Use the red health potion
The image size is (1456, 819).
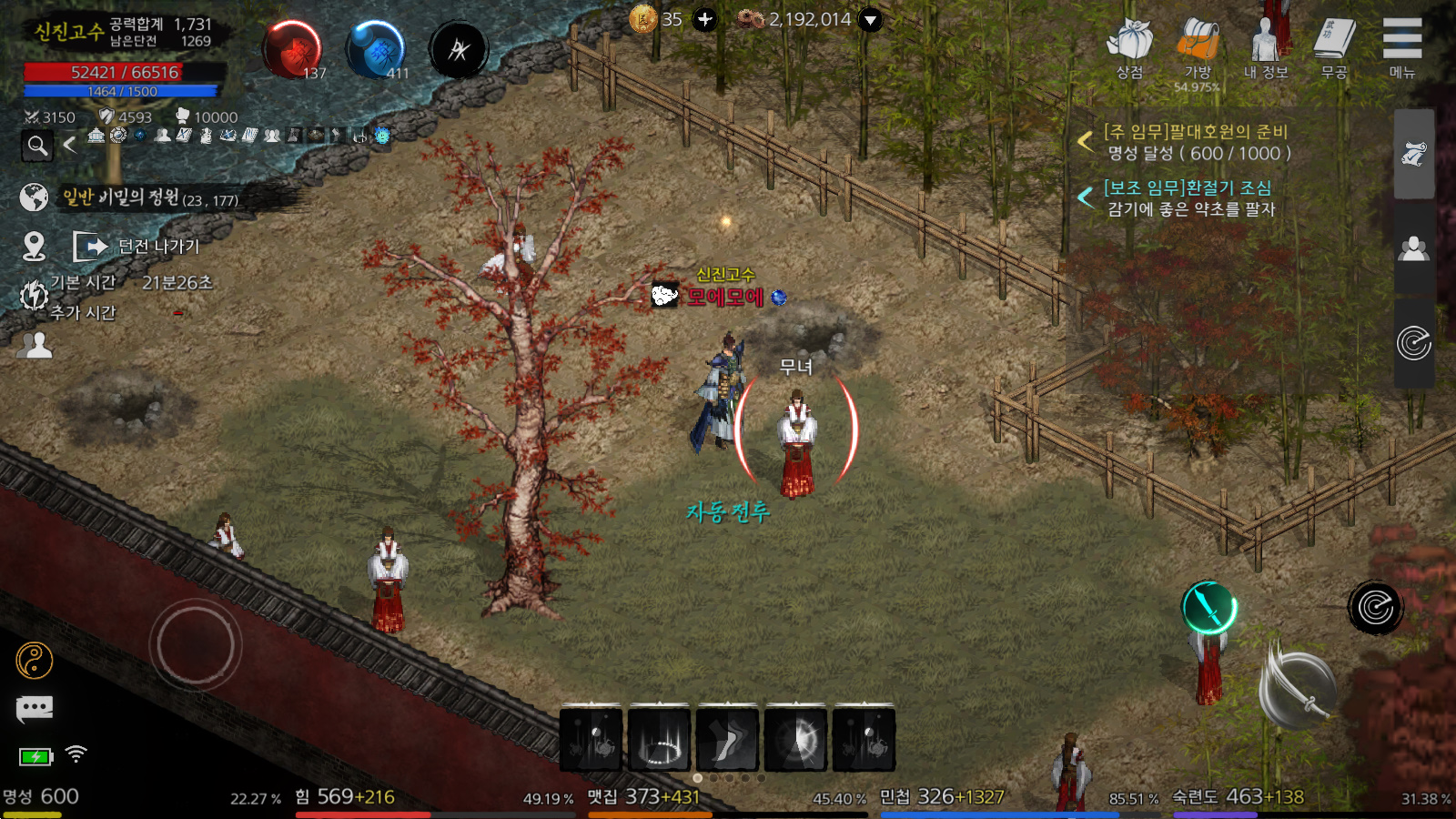tap(293, 50)
